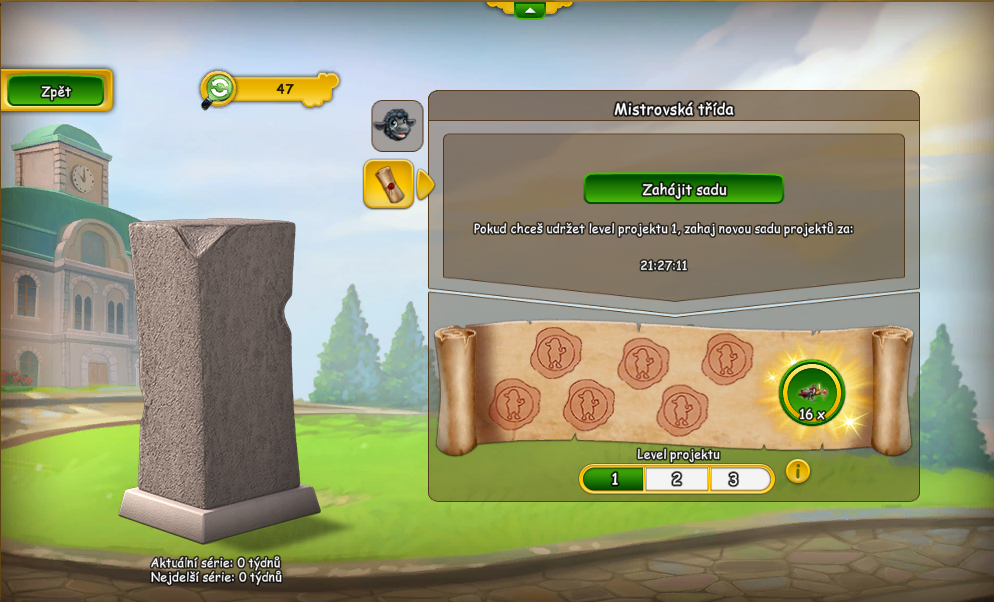Switch to project level 2
The image size is (994, 602).
(x=677, y=479)
